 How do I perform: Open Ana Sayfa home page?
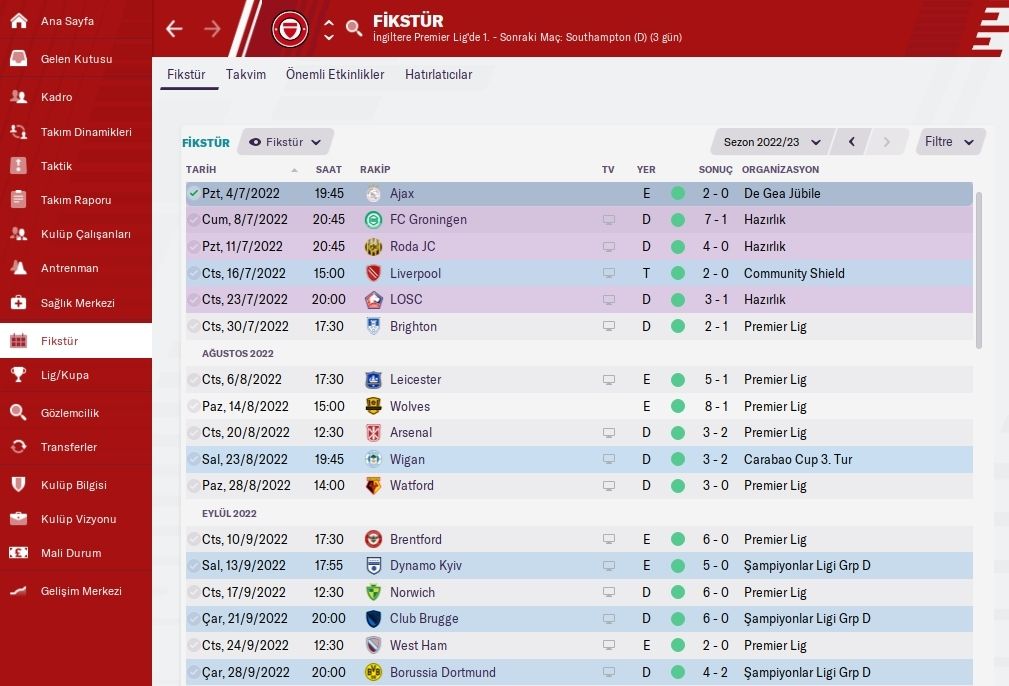(x=66, y=21)
